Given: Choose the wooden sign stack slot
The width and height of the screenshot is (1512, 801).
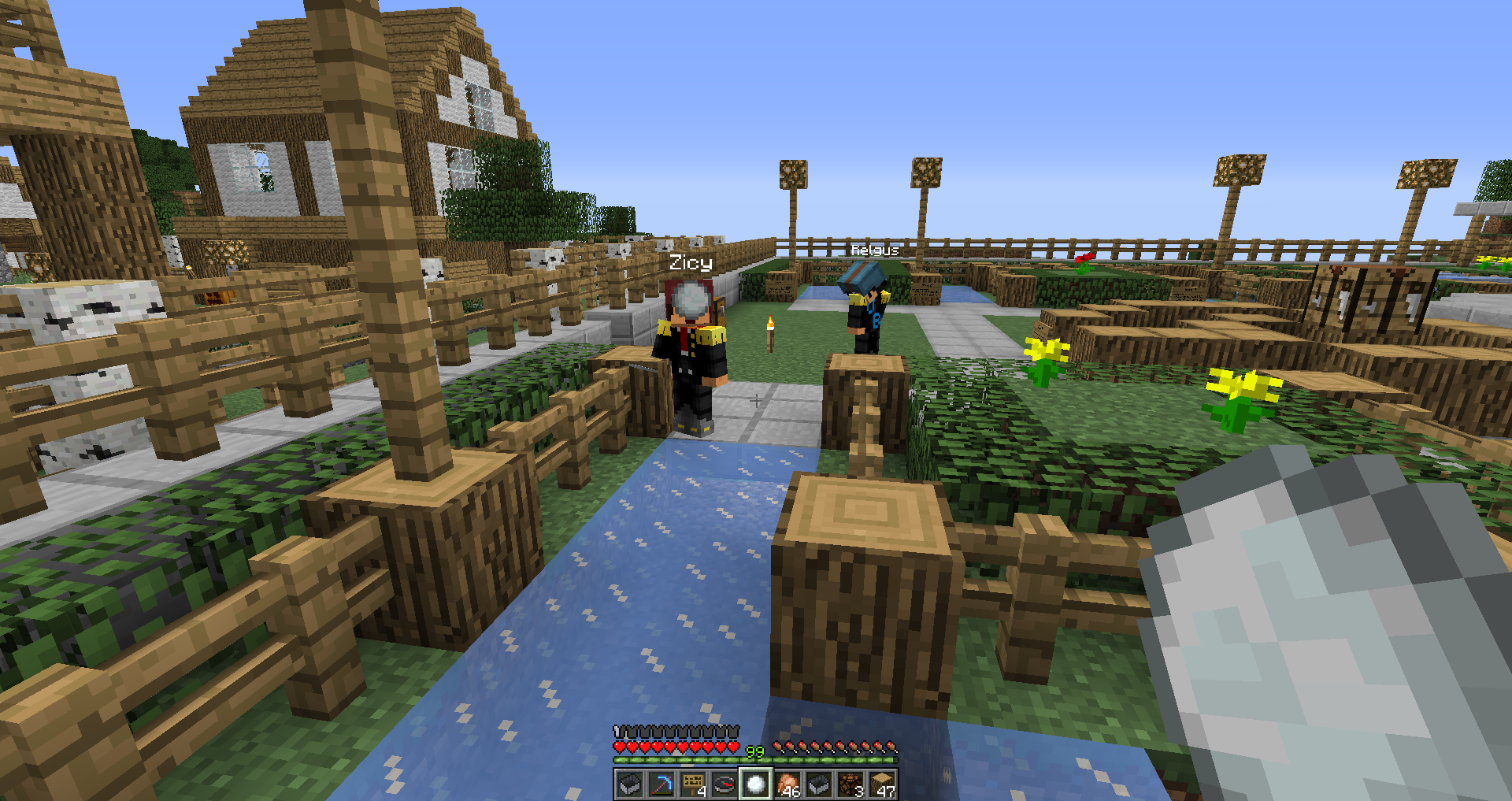Looking at the screenshot, I should [692, 784].
